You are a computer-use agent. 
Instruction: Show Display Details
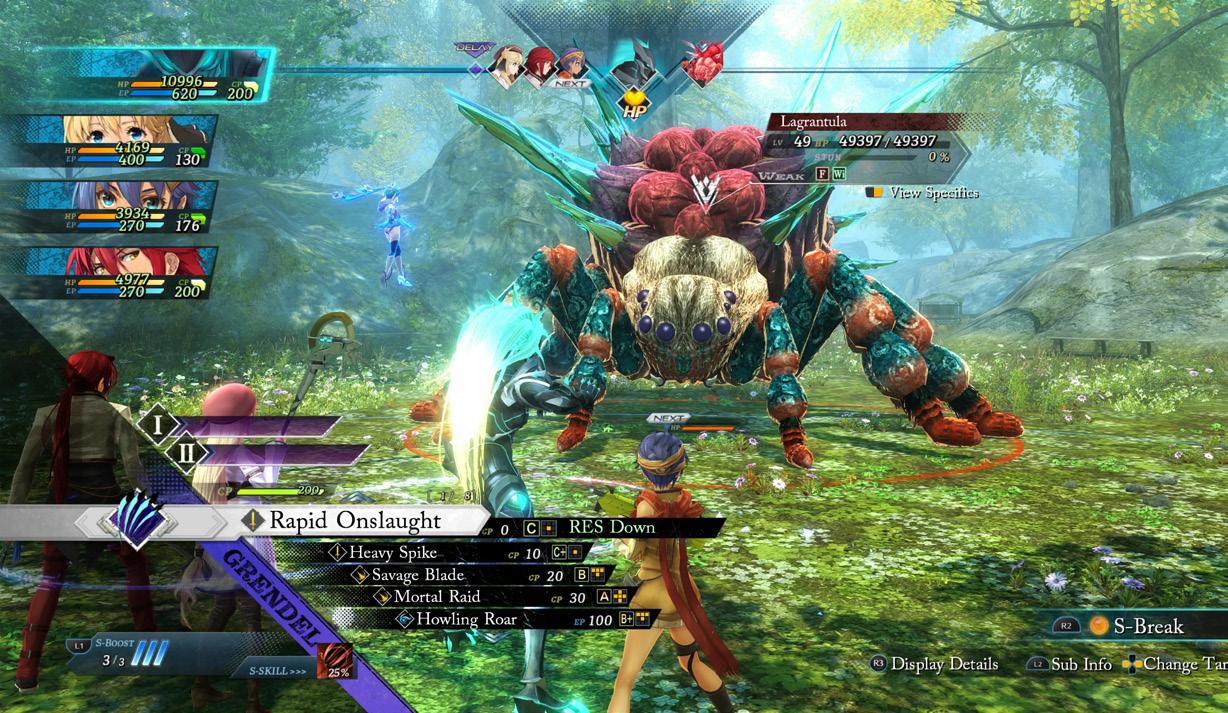(935, 664)
